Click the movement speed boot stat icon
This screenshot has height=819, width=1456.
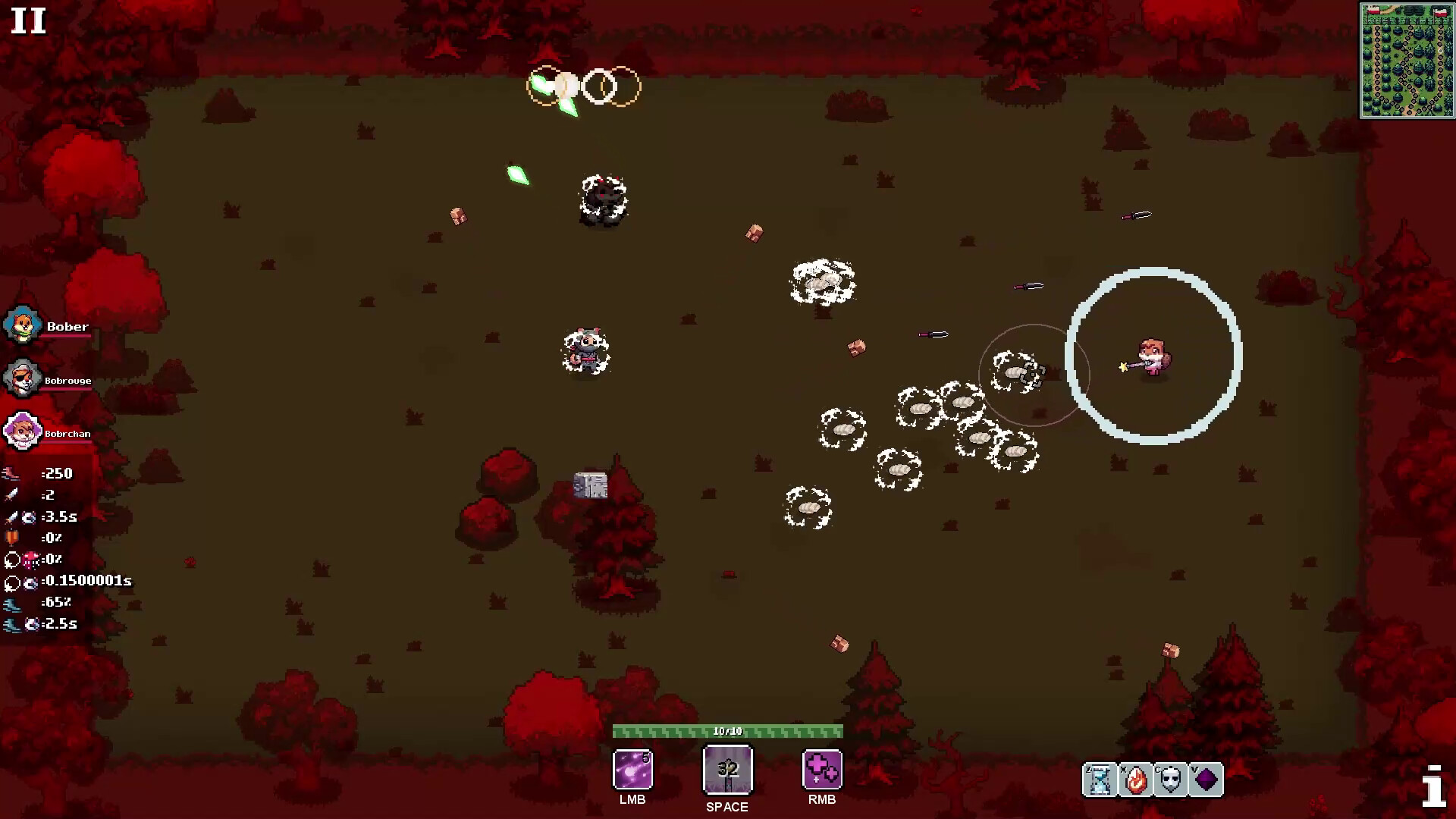pyautogui.click(x=11, y=473)
